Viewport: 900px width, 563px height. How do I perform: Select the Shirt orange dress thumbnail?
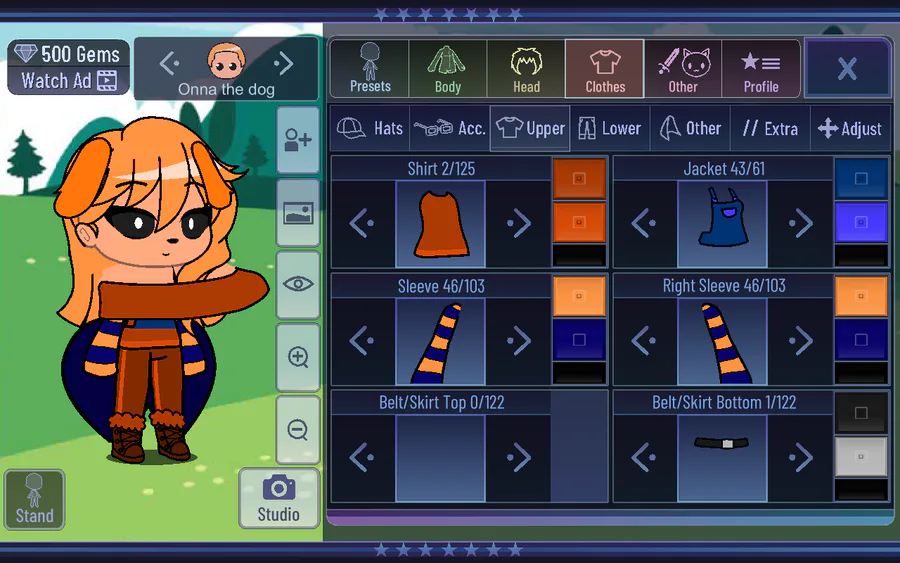pyautogui.click(x=440, y=224)
